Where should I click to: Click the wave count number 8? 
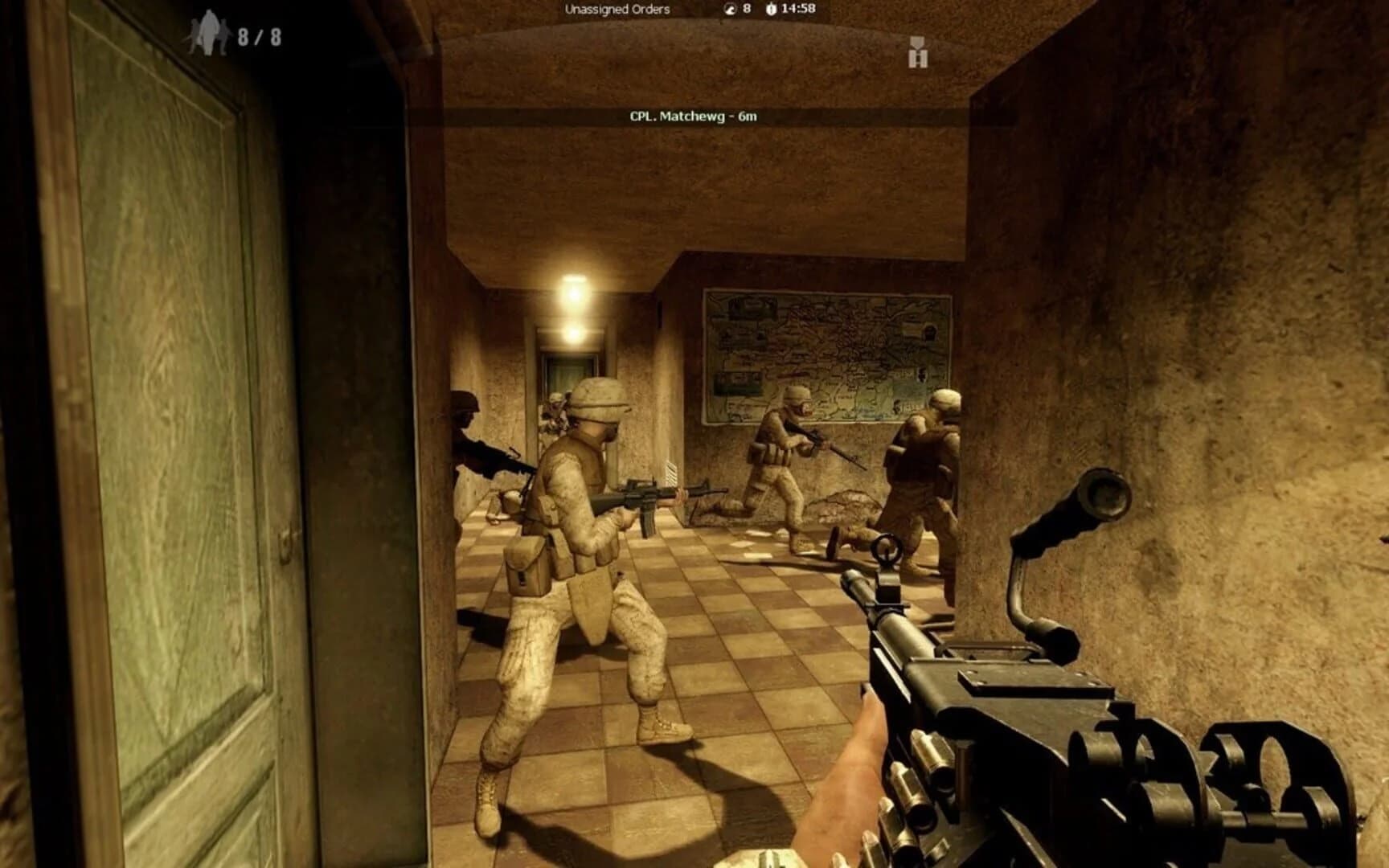(746, 10)
